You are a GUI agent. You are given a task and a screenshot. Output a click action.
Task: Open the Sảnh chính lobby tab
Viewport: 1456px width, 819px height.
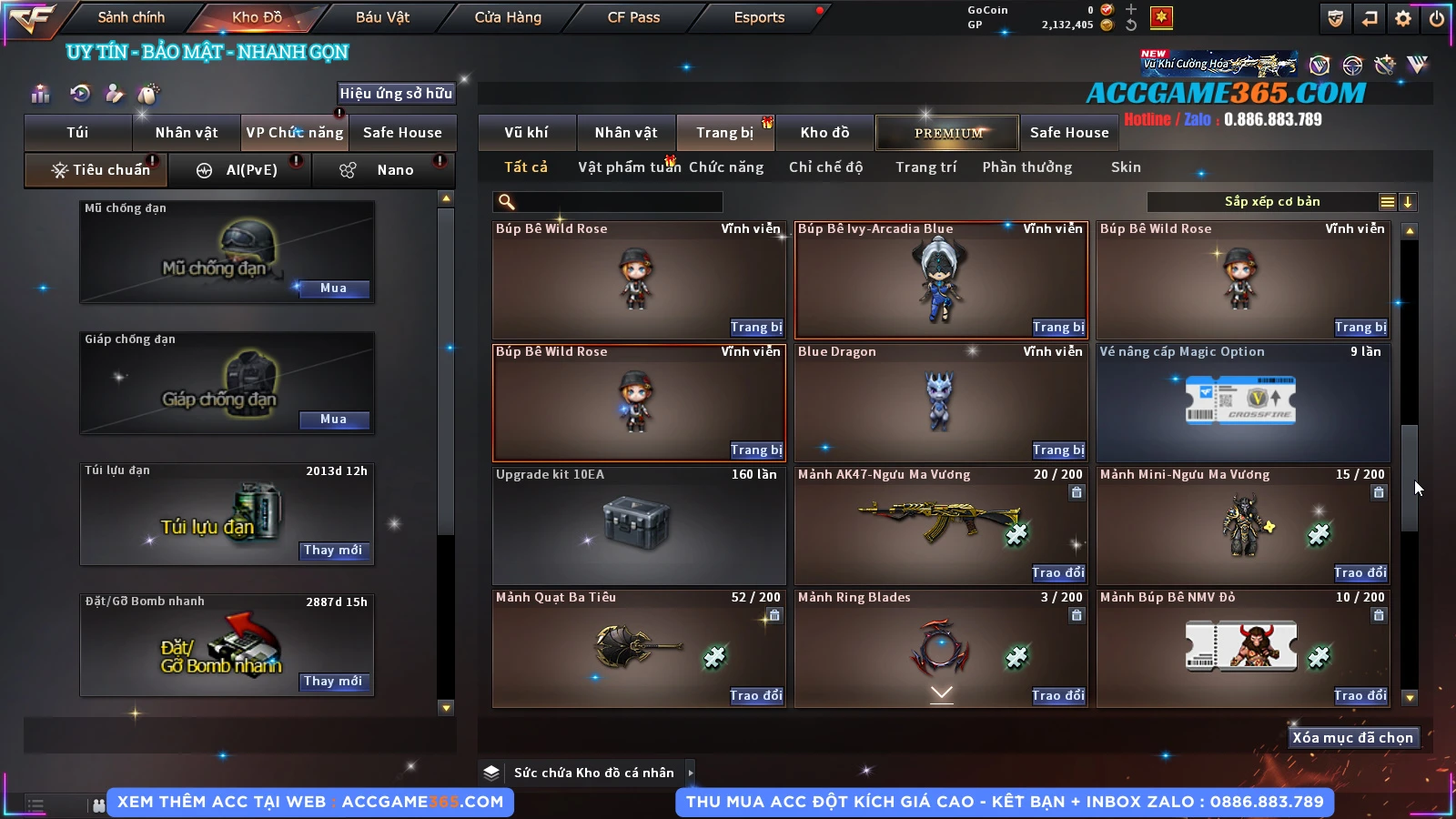[131, 17]
